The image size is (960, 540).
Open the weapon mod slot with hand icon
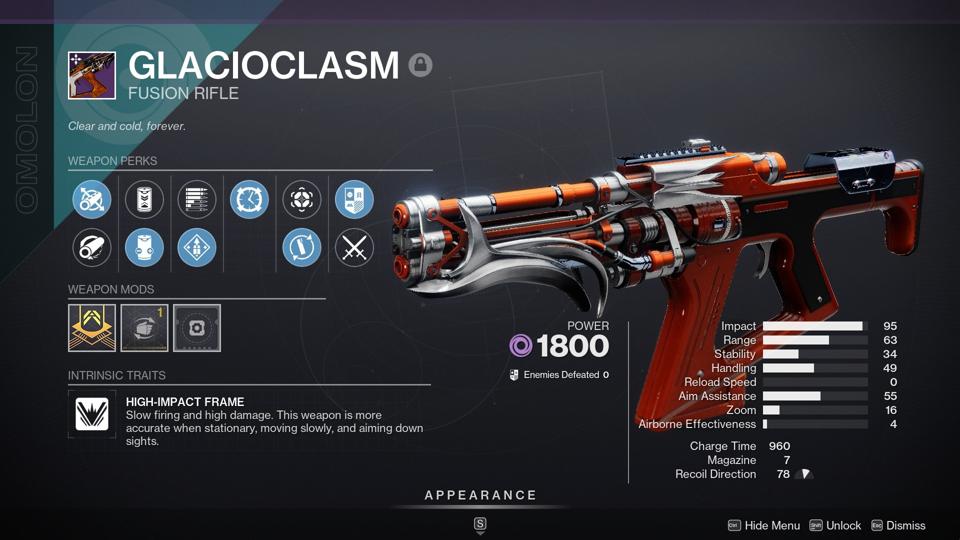tap(144, 328)
